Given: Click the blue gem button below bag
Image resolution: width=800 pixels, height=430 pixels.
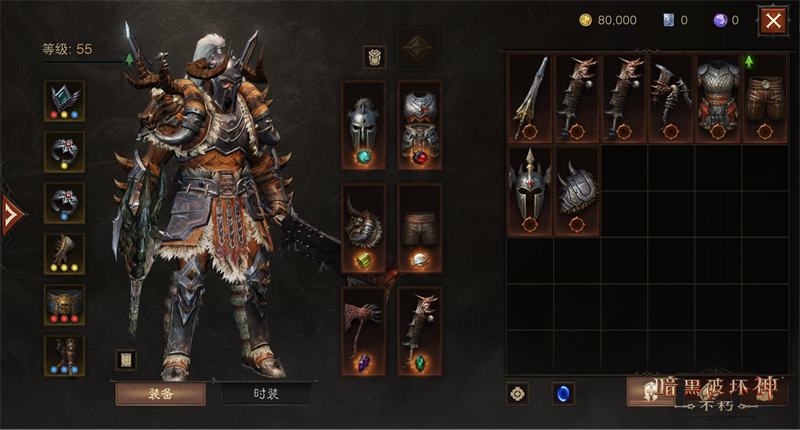Looking at the screenshot, I should pyautogui.click(x=563, y=393).
